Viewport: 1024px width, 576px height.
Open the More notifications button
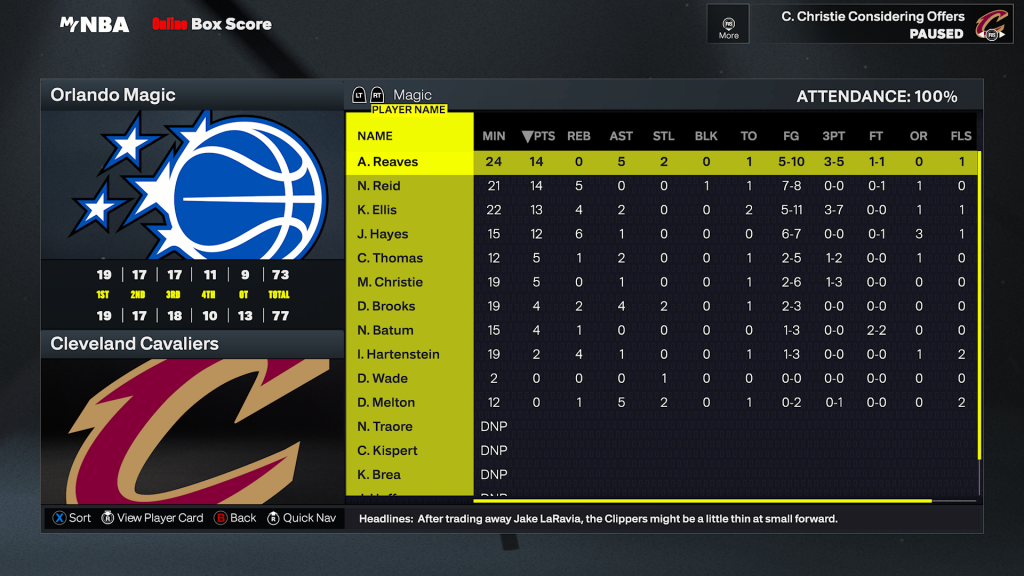click(729, 23)
